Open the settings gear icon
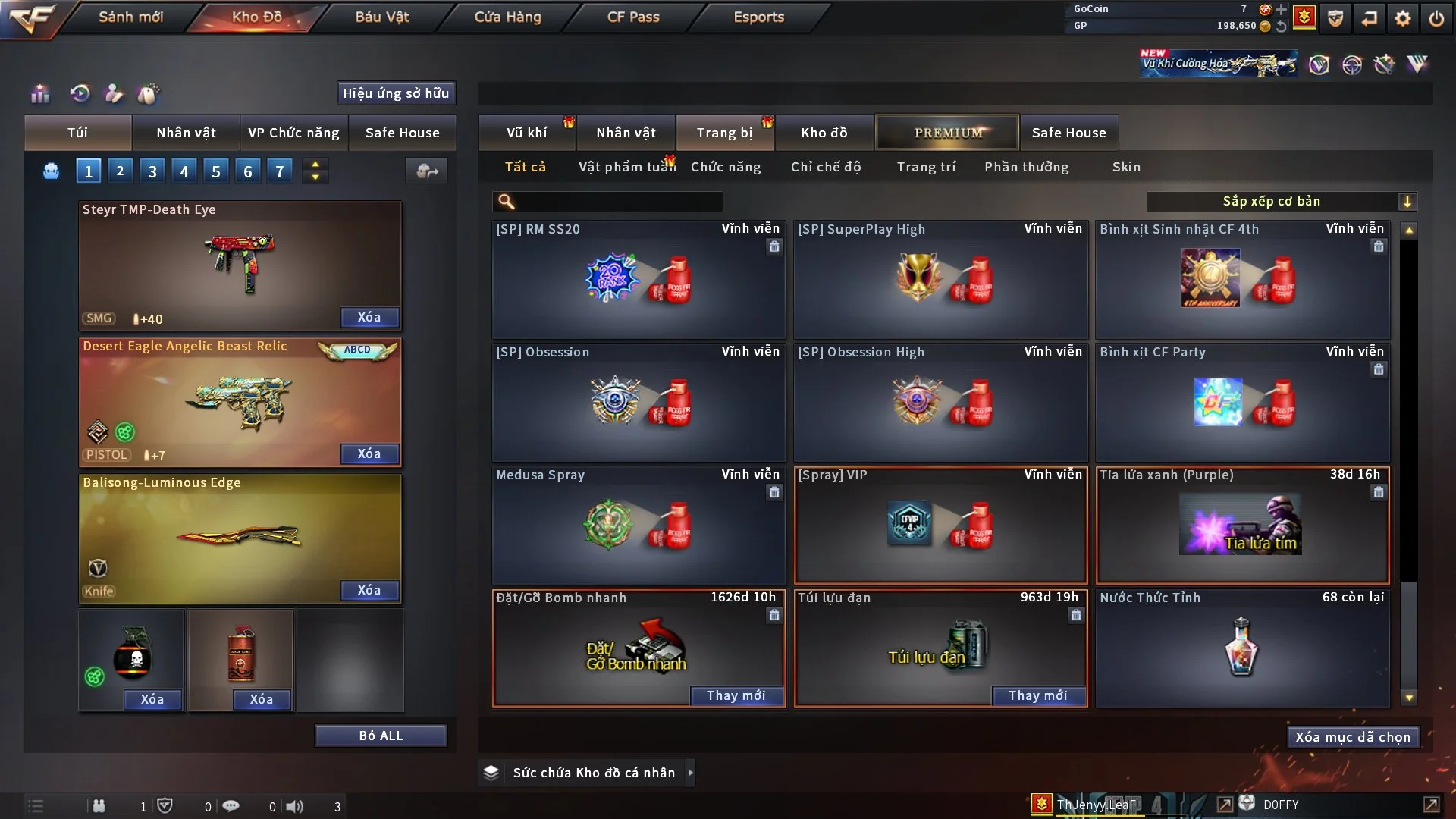This screenshot has height=819, width=1456. pyautogui.click(x=1402, y=18)
